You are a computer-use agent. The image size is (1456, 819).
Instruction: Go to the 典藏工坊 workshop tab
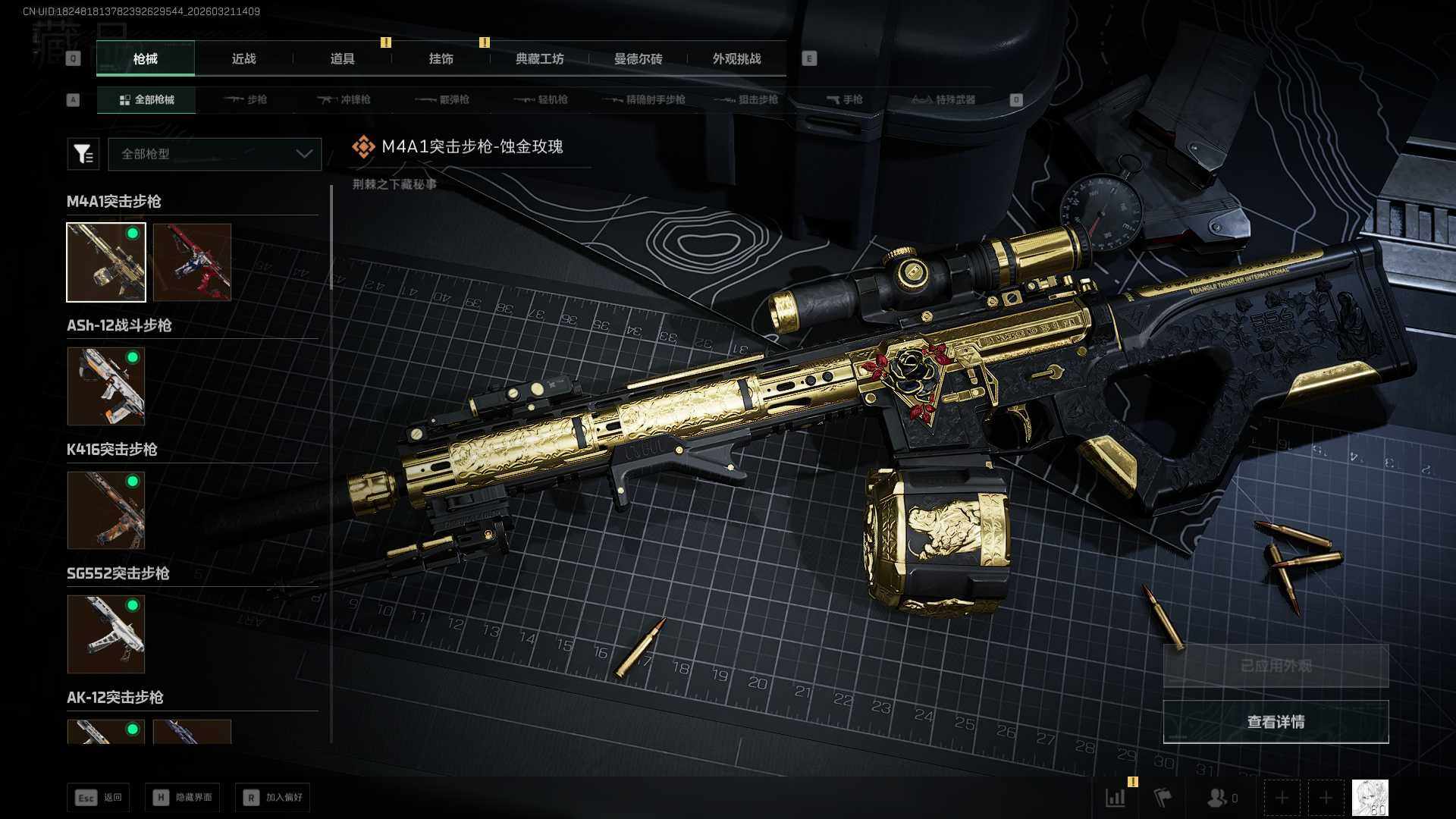(539, 58)
